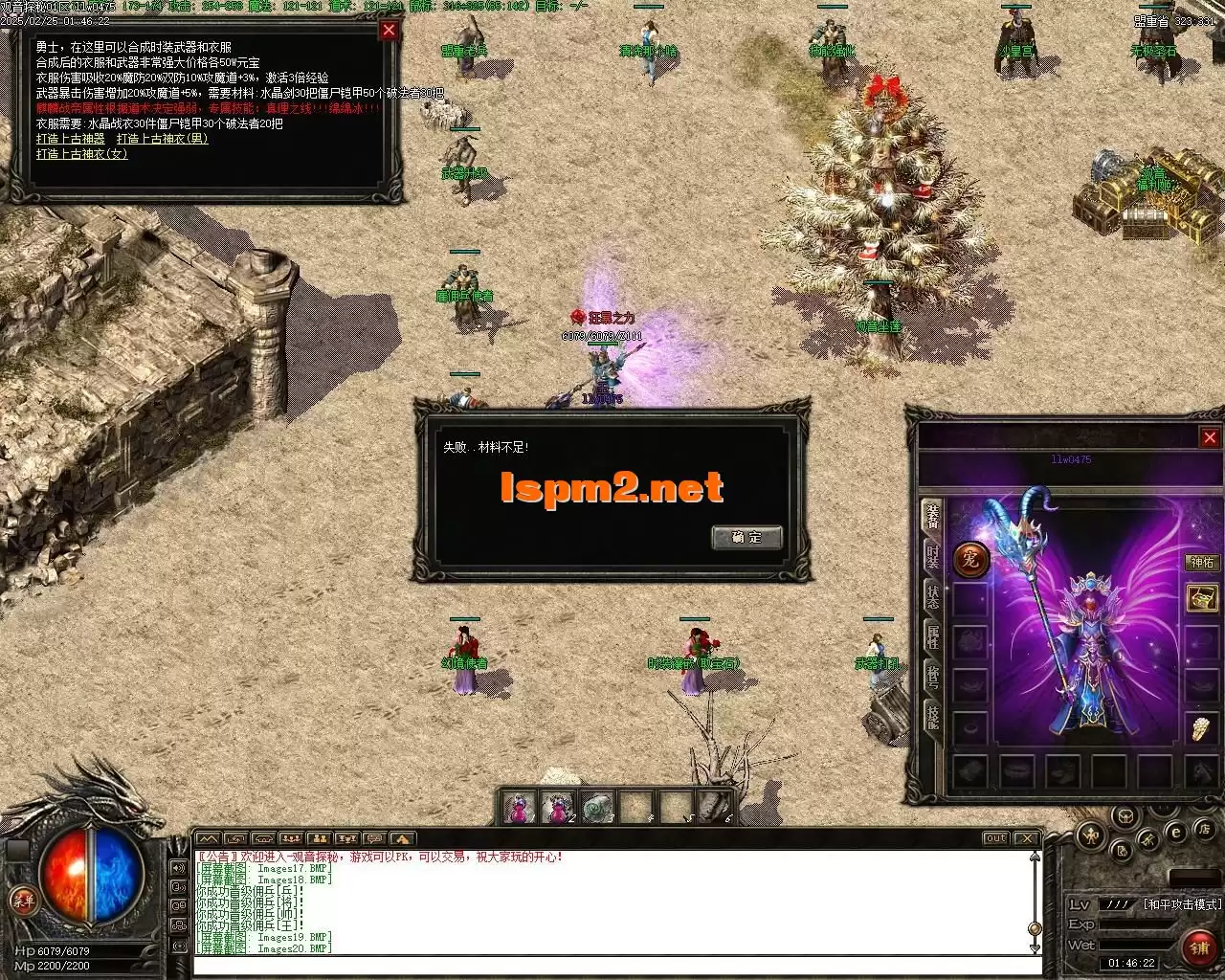Select a potion in the quickbar slot
Screen dimensions: 1225x980
coord(521,809)
